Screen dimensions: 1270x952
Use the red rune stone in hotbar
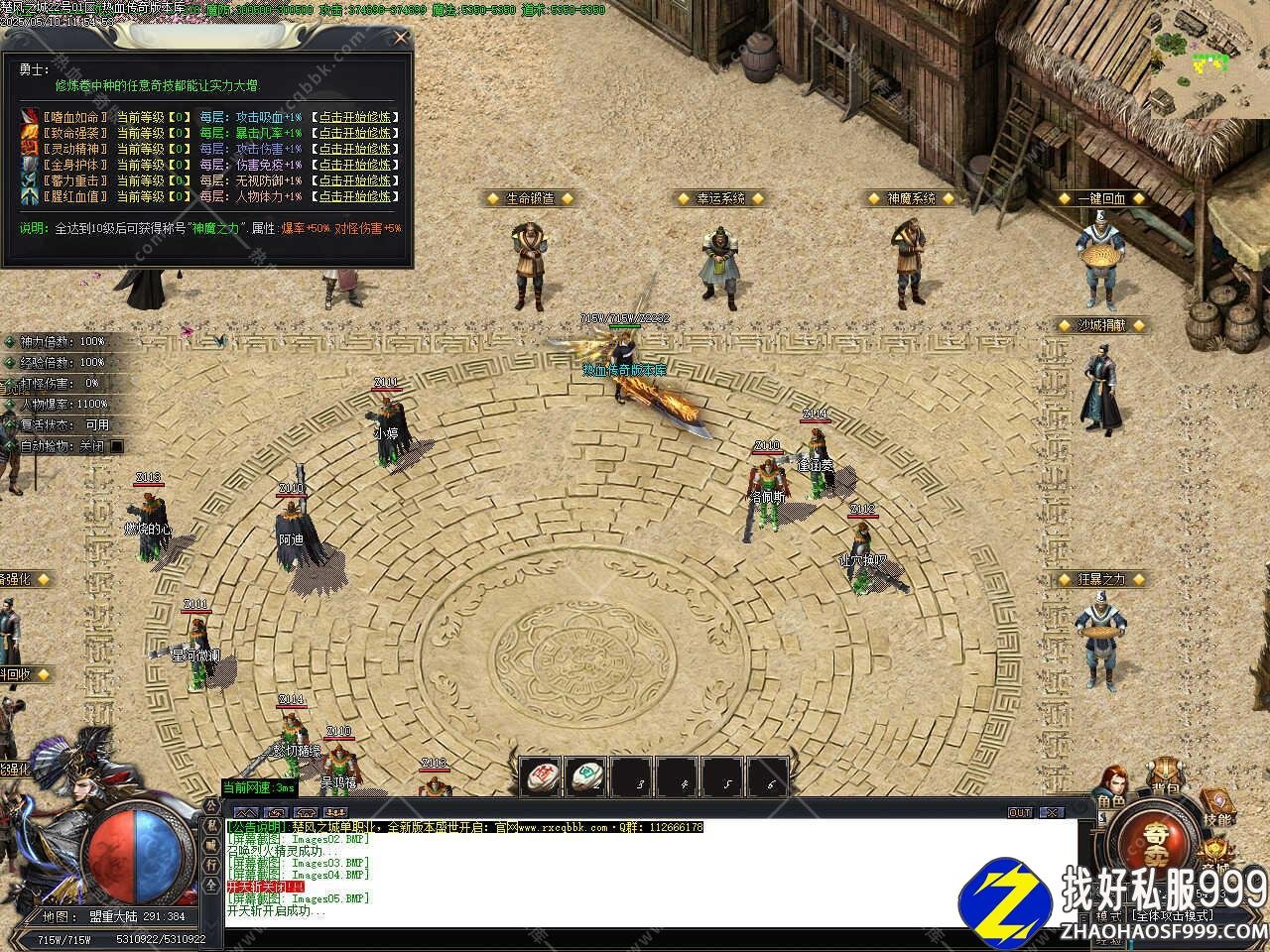point(541,776)
